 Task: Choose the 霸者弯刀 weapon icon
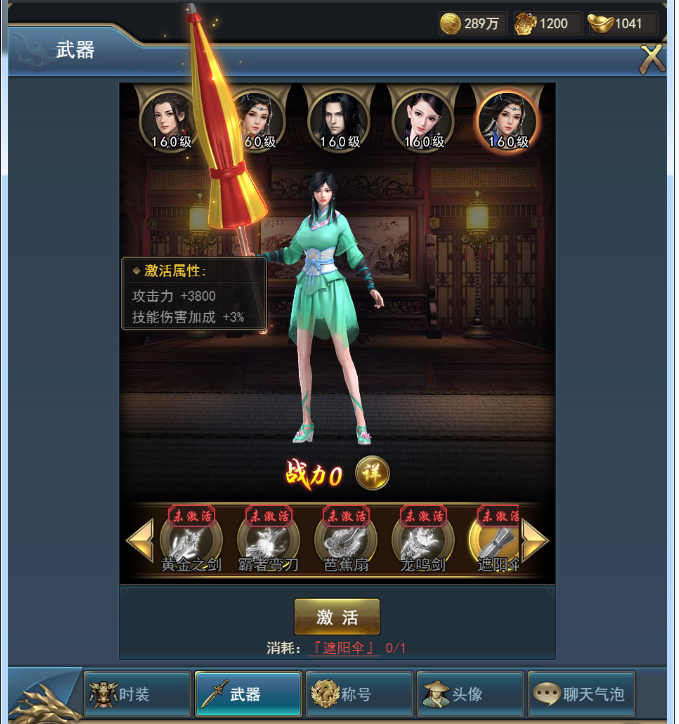click(267, 542)
